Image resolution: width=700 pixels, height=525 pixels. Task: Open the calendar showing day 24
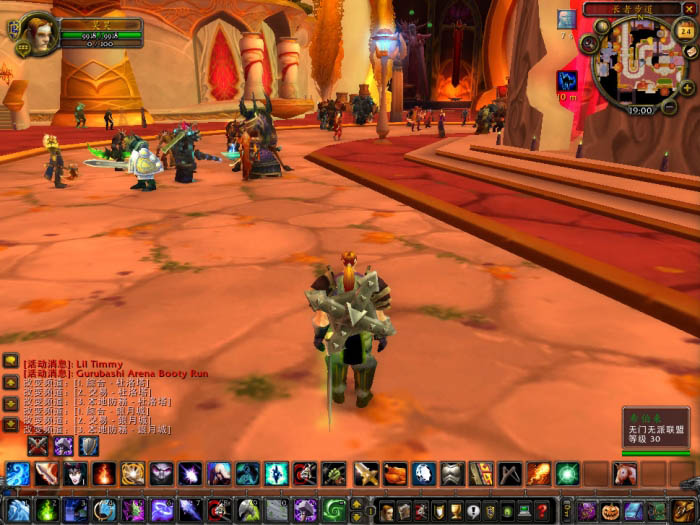tap(685, 30)
